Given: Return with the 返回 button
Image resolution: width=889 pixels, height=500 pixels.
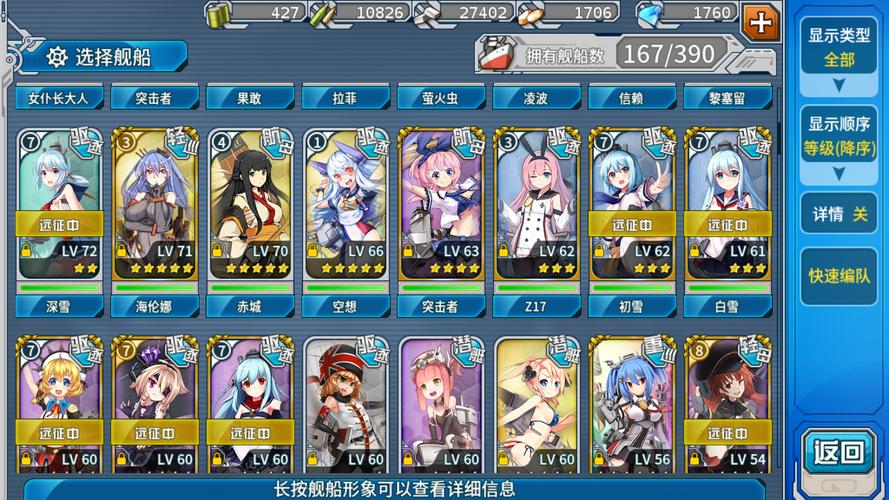Looking at the screenshot, I should [x=838, y=452].
